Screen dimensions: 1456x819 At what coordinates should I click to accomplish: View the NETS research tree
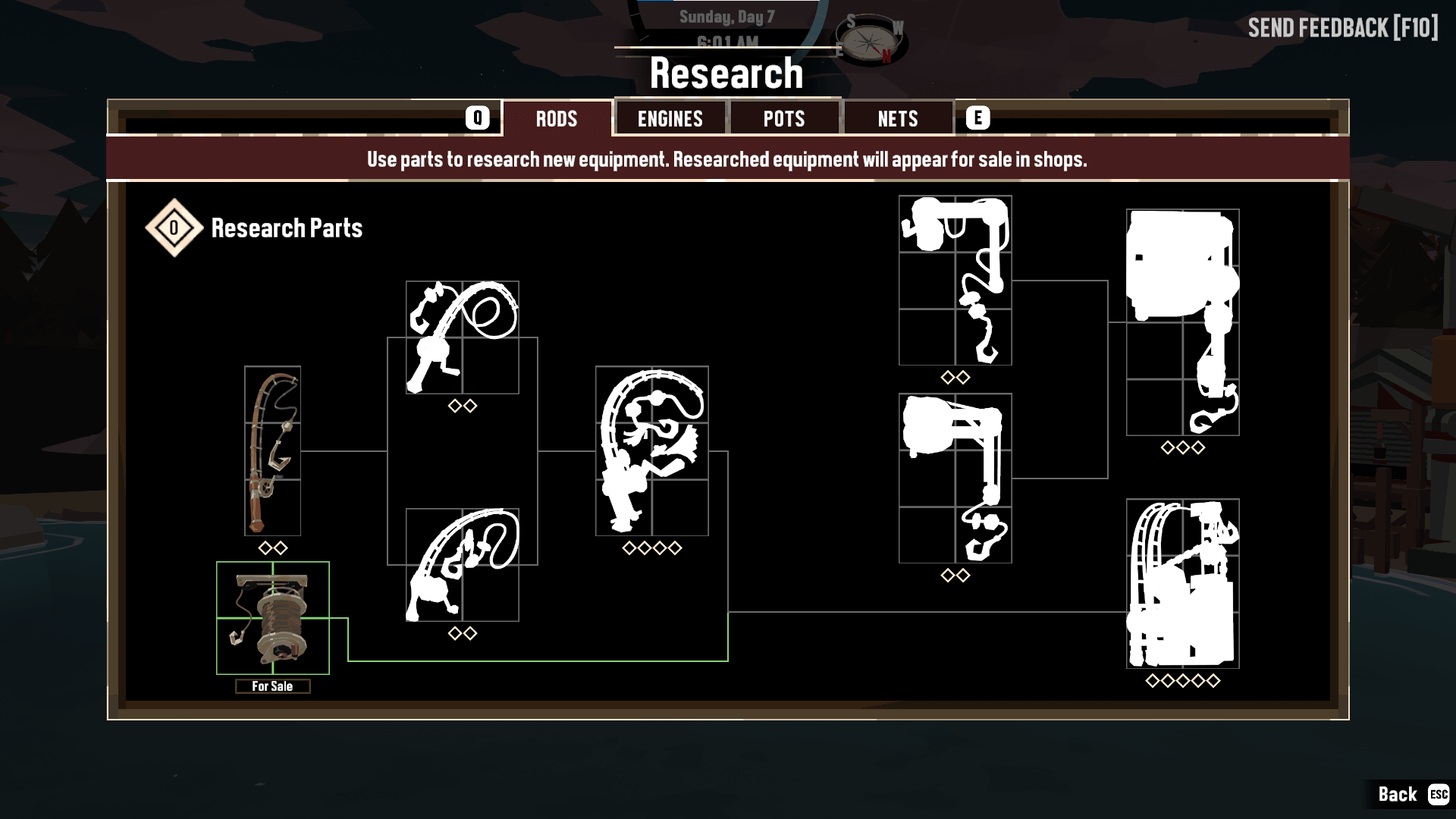click(x=898, y=118)
